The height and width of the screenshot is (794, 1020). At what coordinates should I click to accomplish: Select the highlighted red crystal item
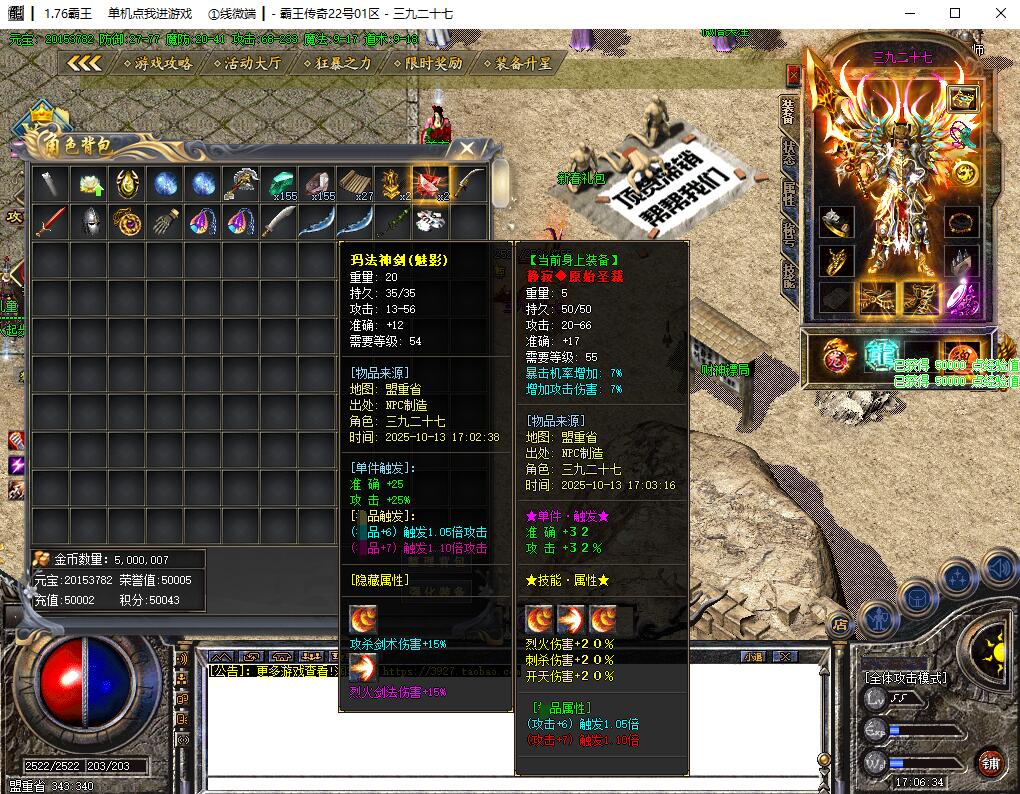[430, 184]
